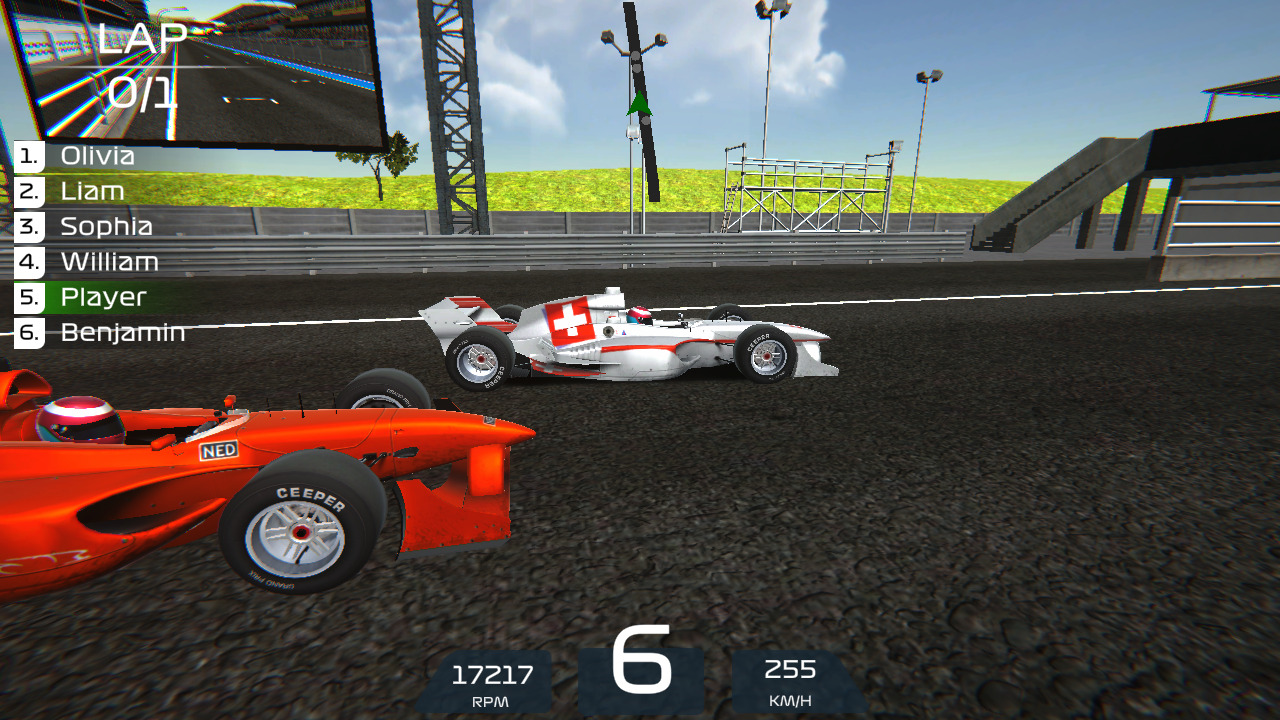The width and height of the screenshot is (1280, 720).
Task: Click the RPM gauge panel background
Action: point(487,685)
